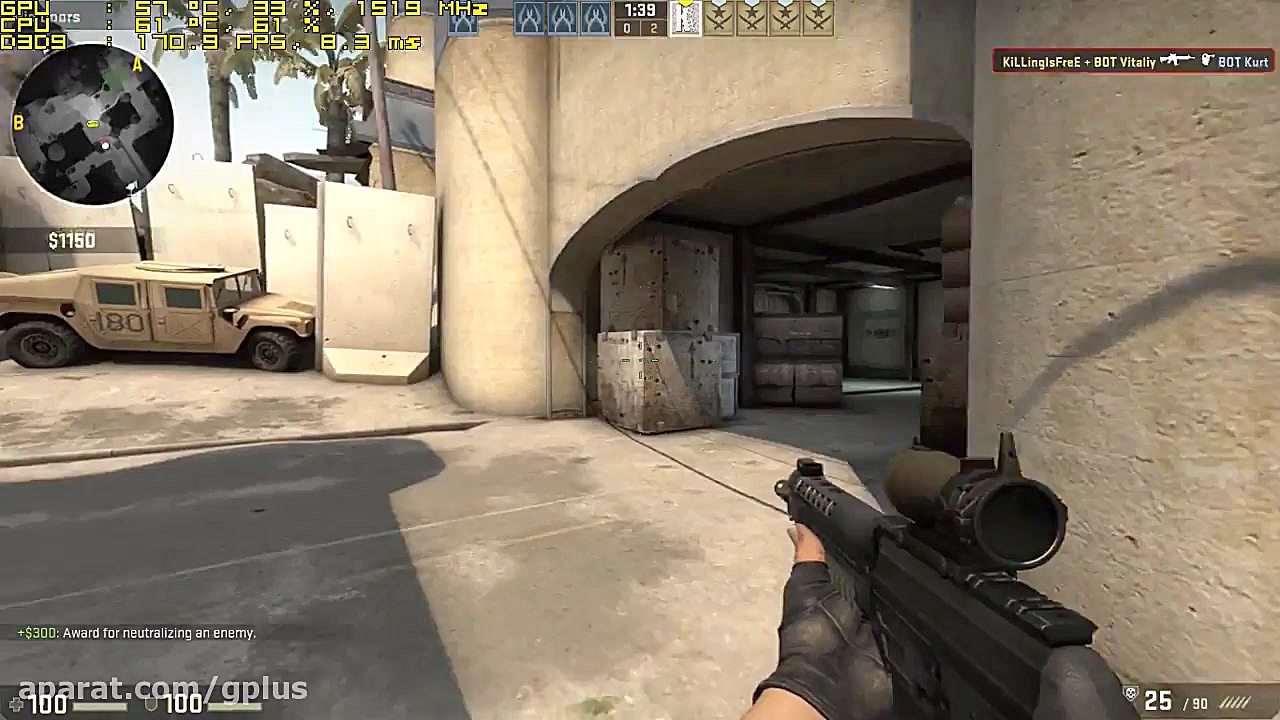Select bombsite B marker on the radar
This screenshot has height=720, width=1280.
point(17,123)
